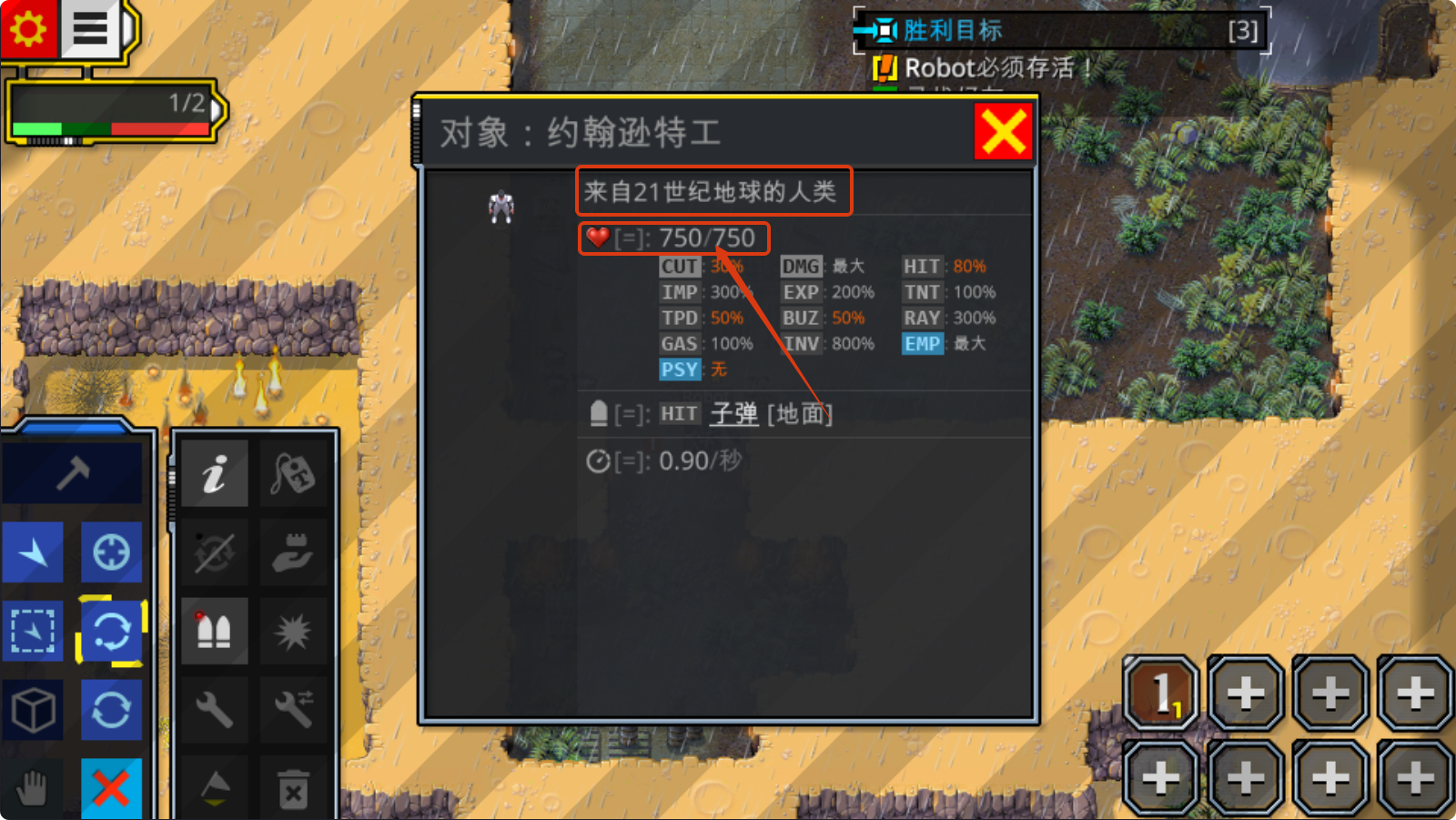Activate the crosshair targeting tool
The height and width of the screenshot is (820, 1456).
point(112,552)
